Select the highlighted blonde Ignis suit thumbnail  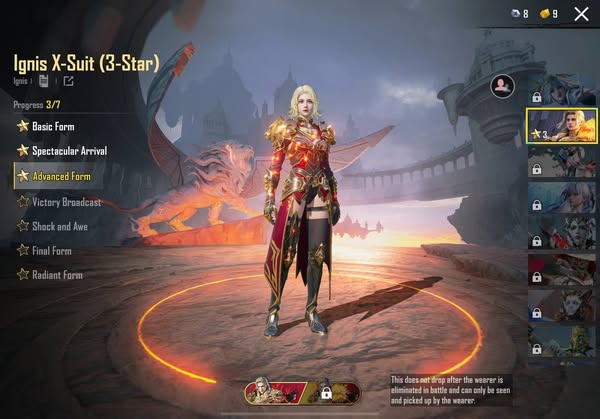pyautogui.click(x=562, y=127)
